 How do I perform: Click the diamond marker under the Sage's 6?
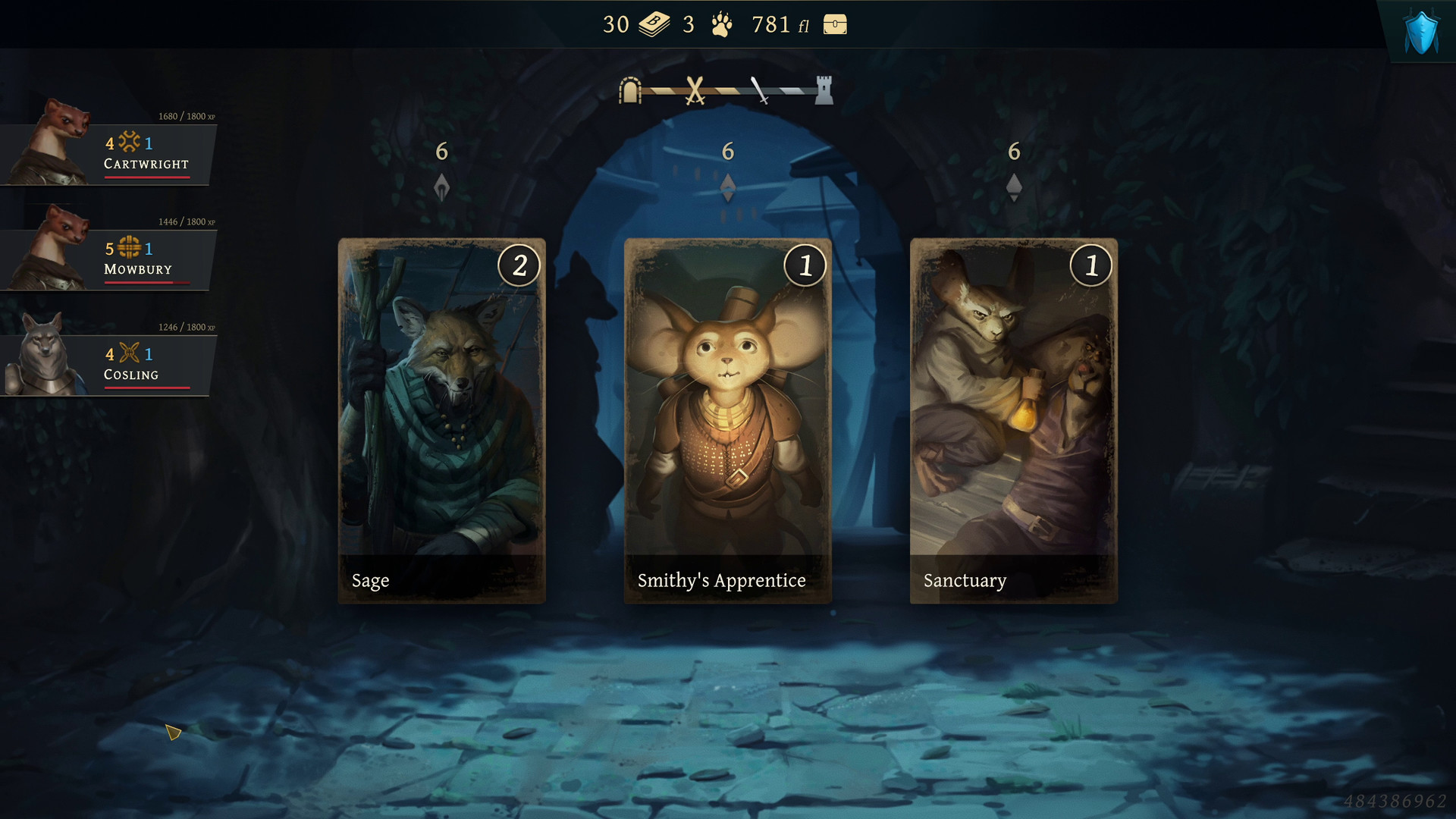[442, 184]
